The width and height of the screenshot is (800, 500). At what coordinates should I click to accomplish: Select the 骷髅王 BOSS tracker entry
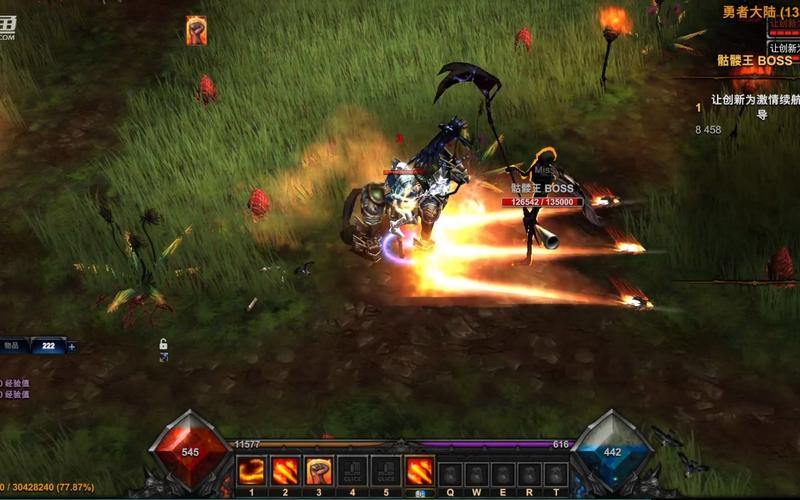[755, 61]
